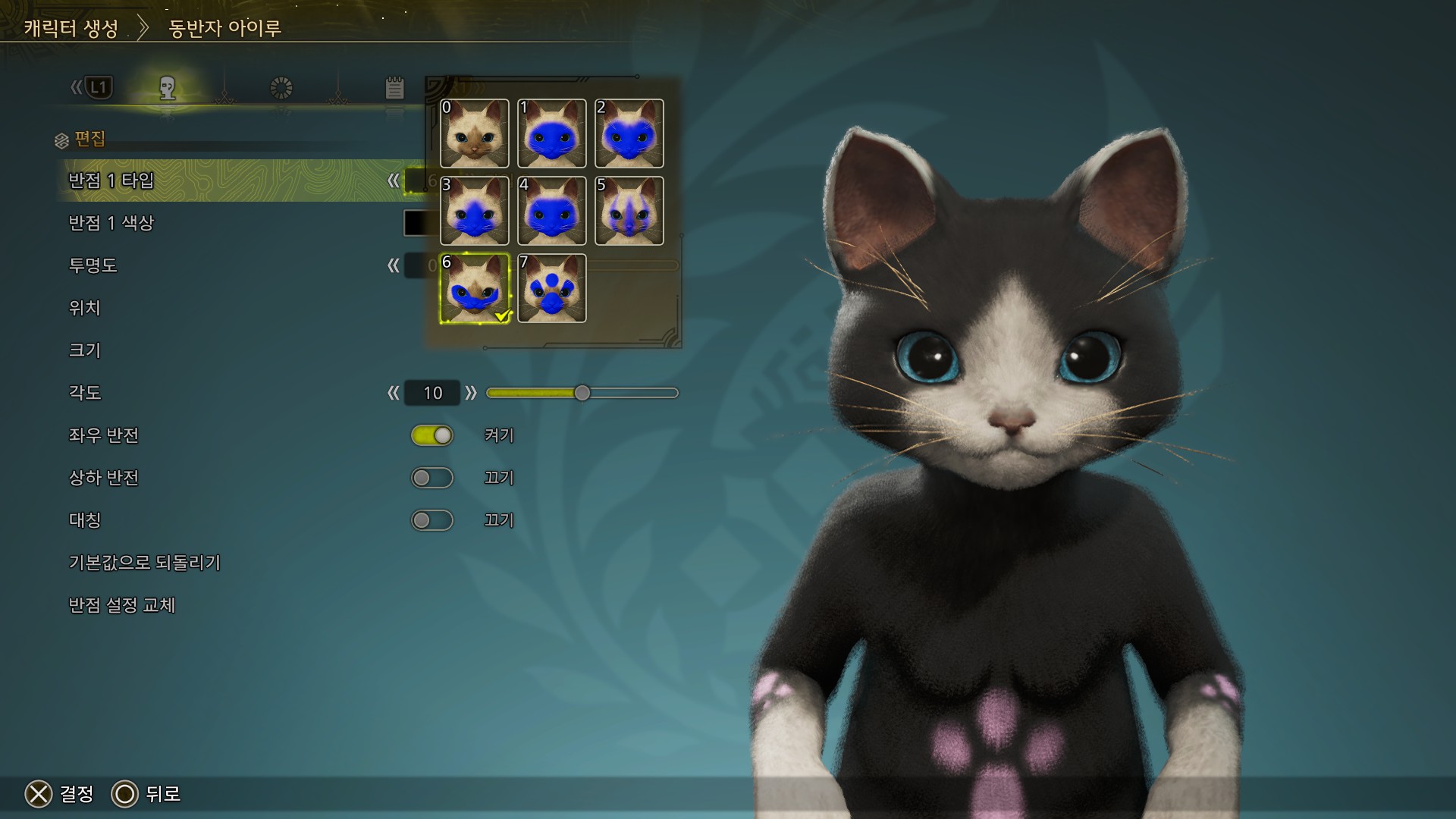Choose spot pattern thumbnail number 1

(552, 133)
